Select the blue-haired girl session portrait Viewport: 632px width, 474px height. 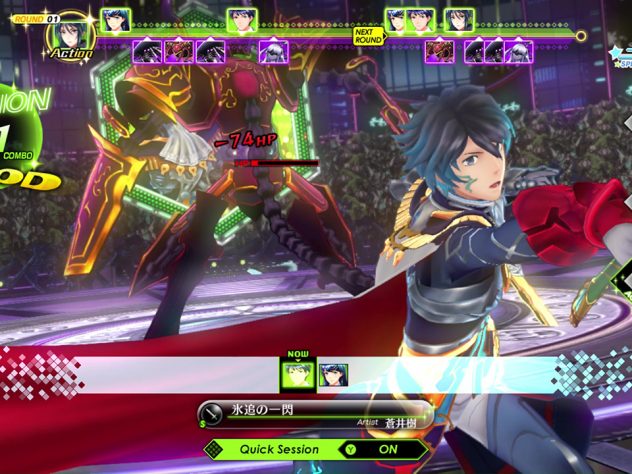tap(333, 375)
